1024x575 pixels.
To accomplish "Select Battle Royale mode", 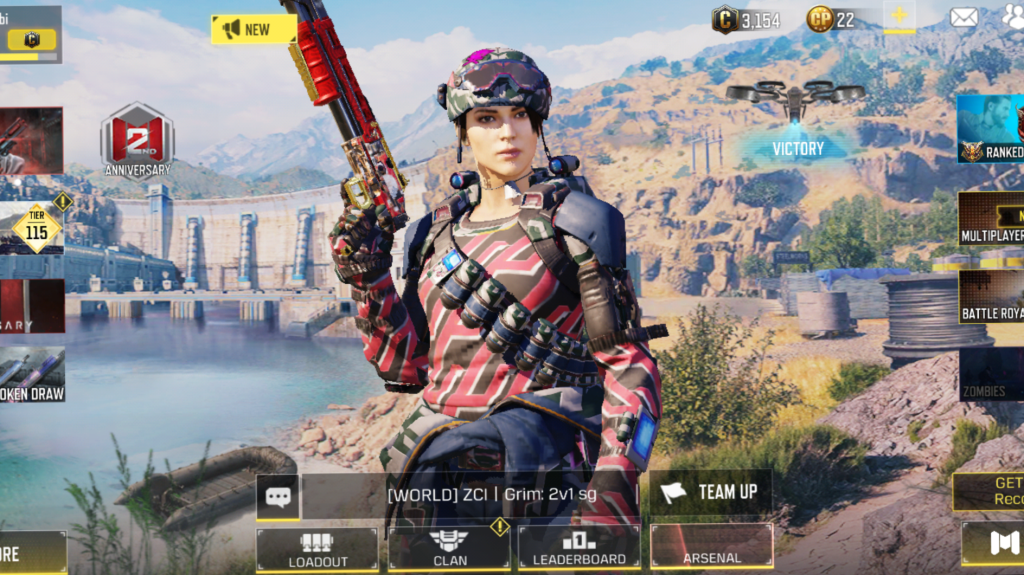I will (990, 296).
